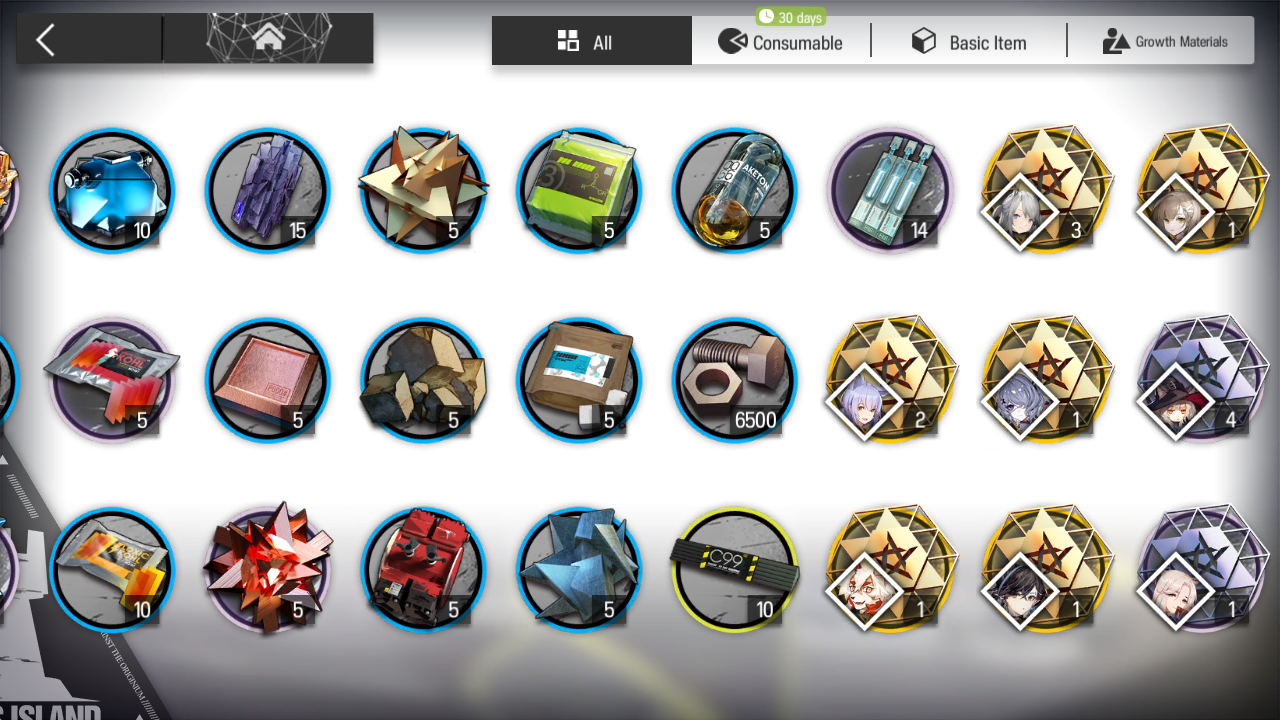Select the red spiky crystal item
The height and width of the screenshot is (720, 1280).
point(267,570)
